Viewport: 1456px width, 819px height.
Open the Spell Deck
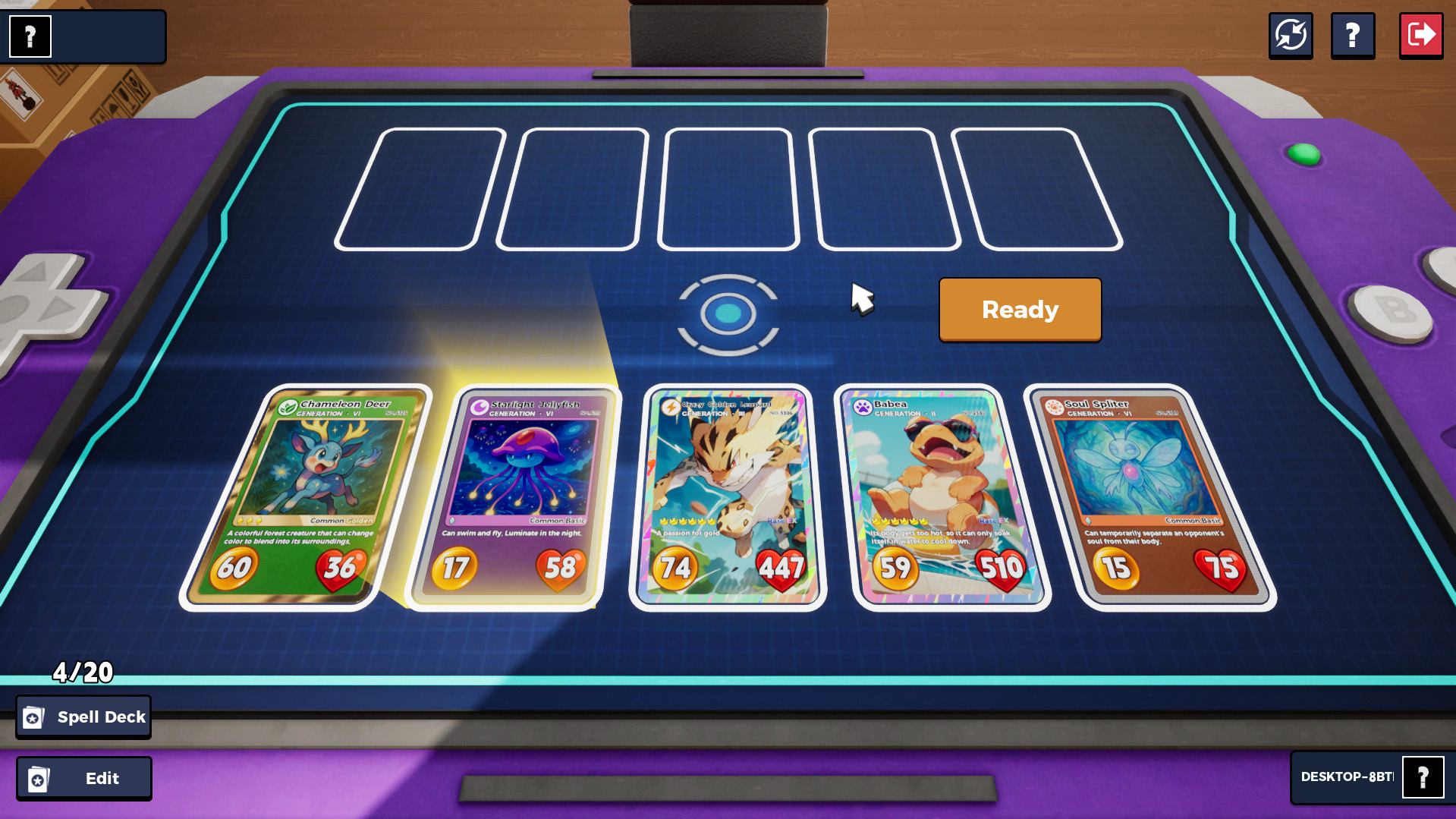click(83, 716)
